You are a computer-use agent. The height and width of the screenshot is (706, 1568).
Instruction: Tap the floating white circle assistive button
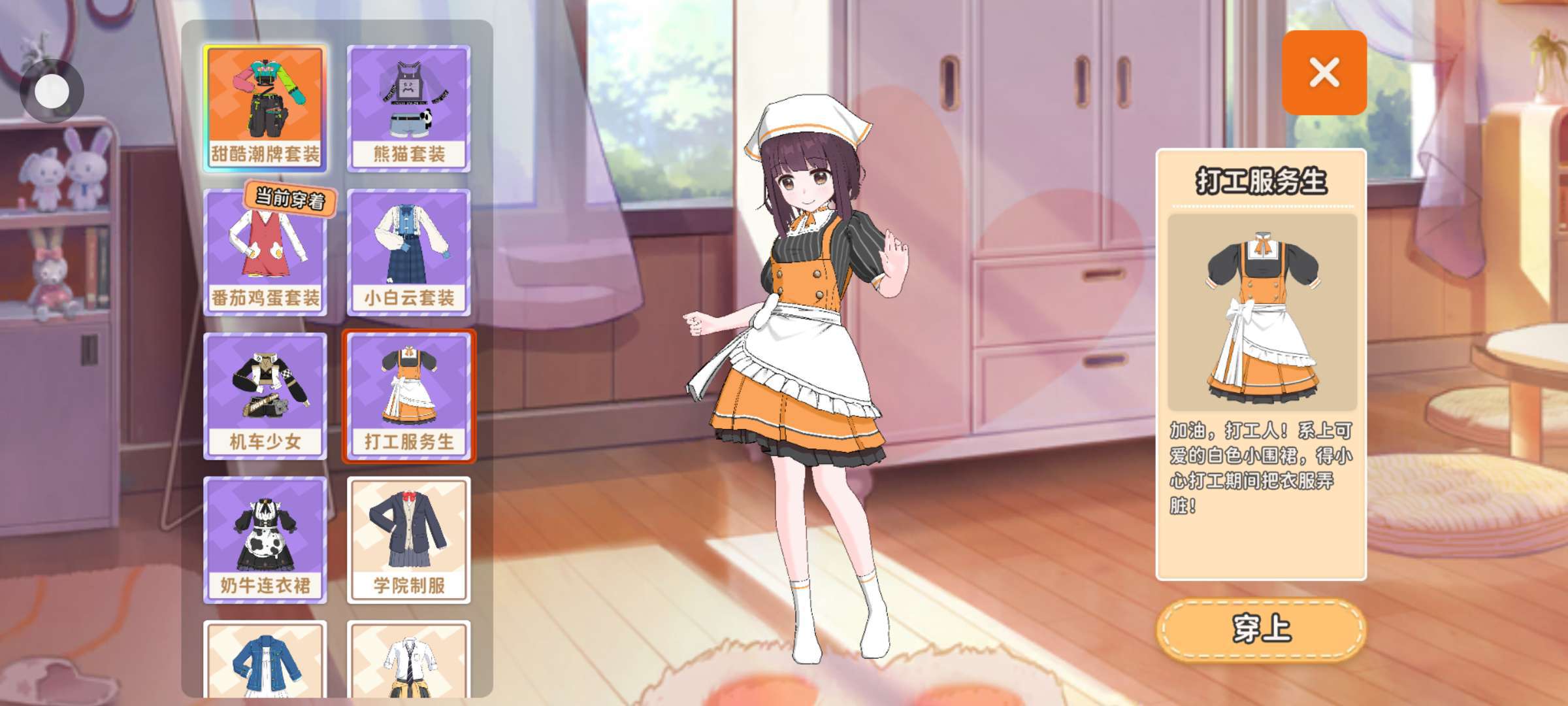[x=52, y=91]
